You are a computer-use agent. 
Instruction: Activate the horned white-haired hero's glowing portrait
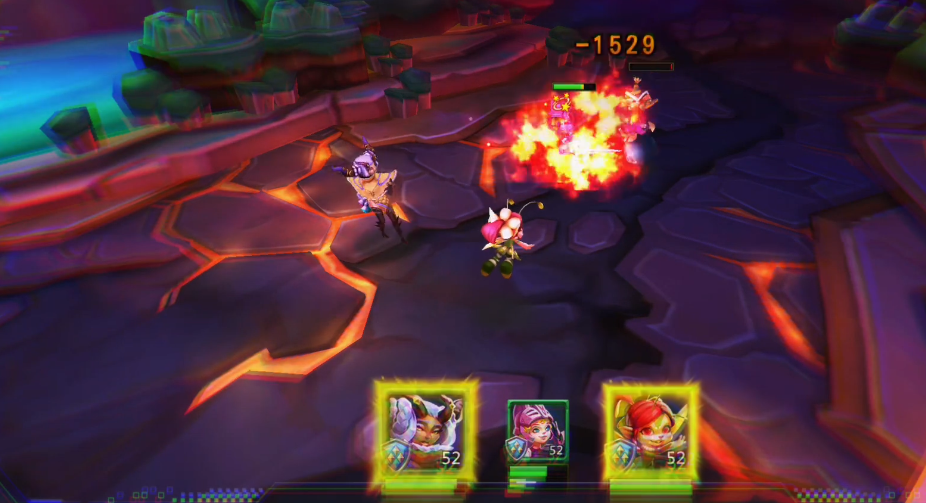coord(427,430)
